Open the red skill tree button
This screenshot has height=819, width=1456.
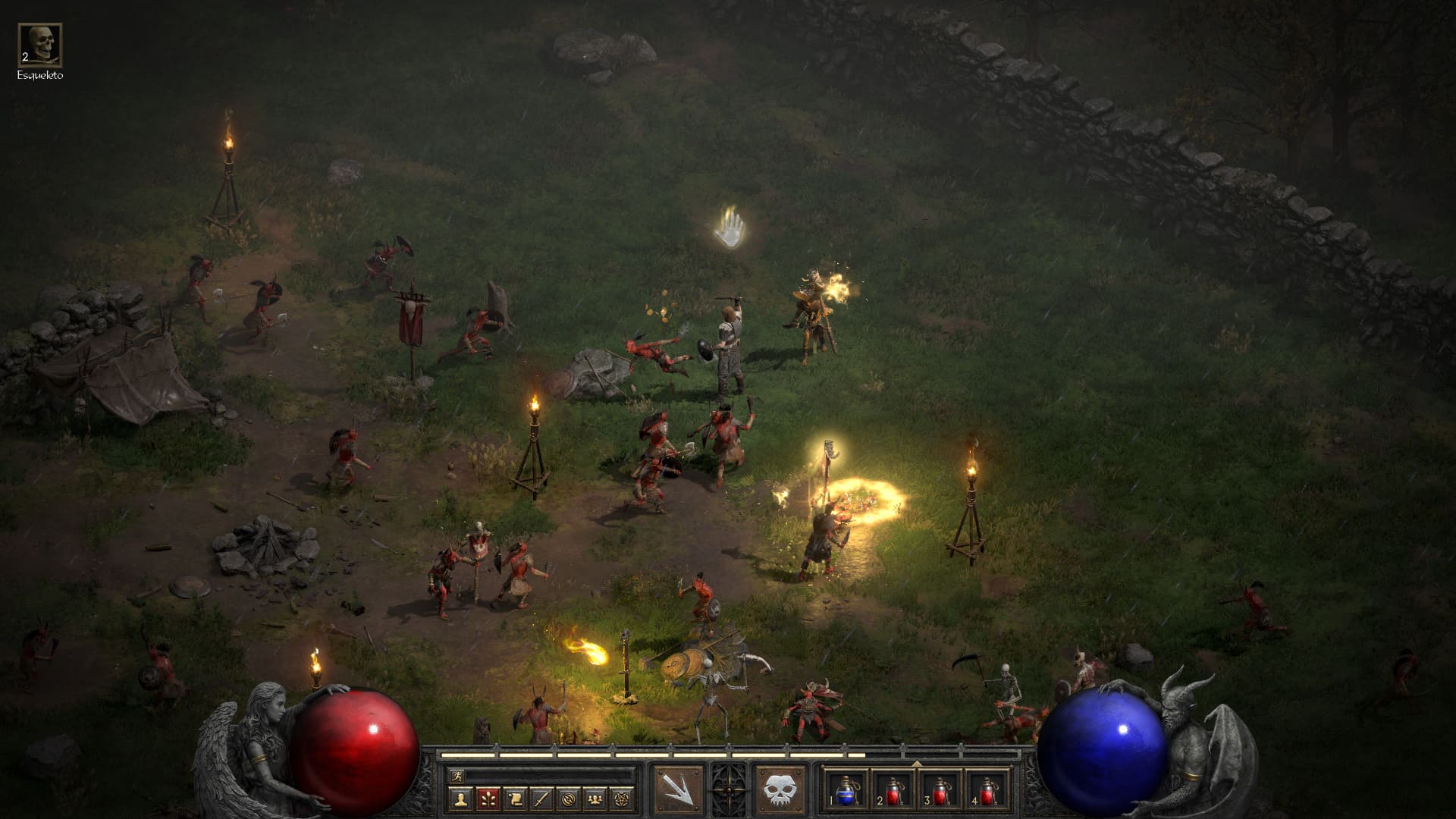tap(488, 799)
